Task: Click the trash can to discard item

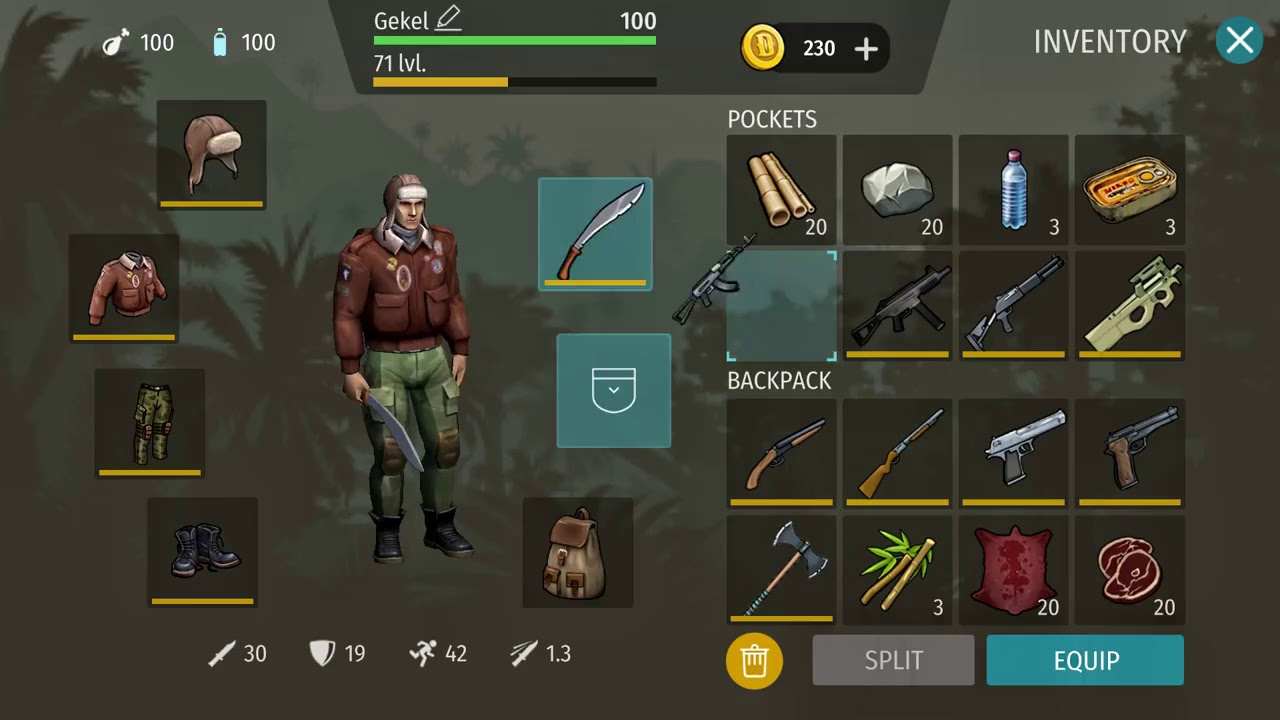Action: (x=754, y=660)
